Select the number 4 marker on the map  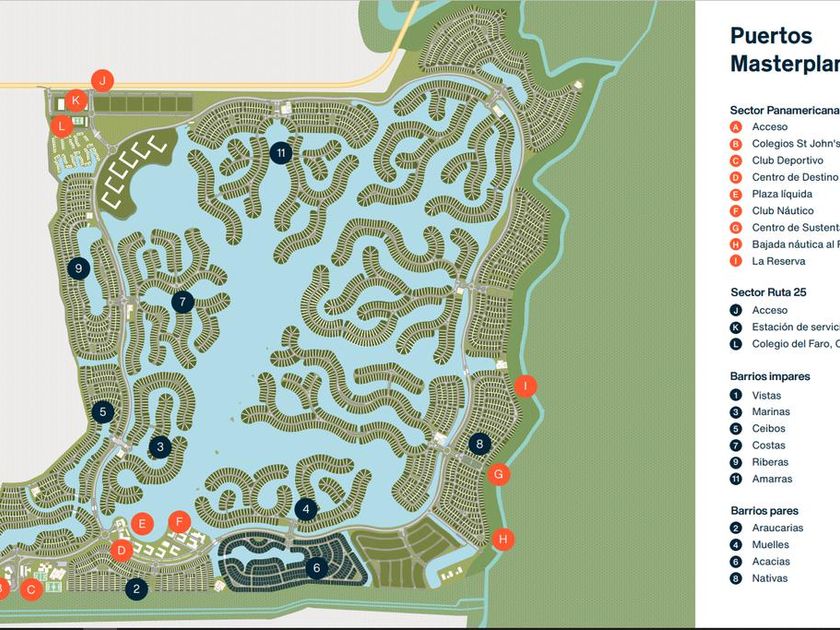(x=306, y=509)
